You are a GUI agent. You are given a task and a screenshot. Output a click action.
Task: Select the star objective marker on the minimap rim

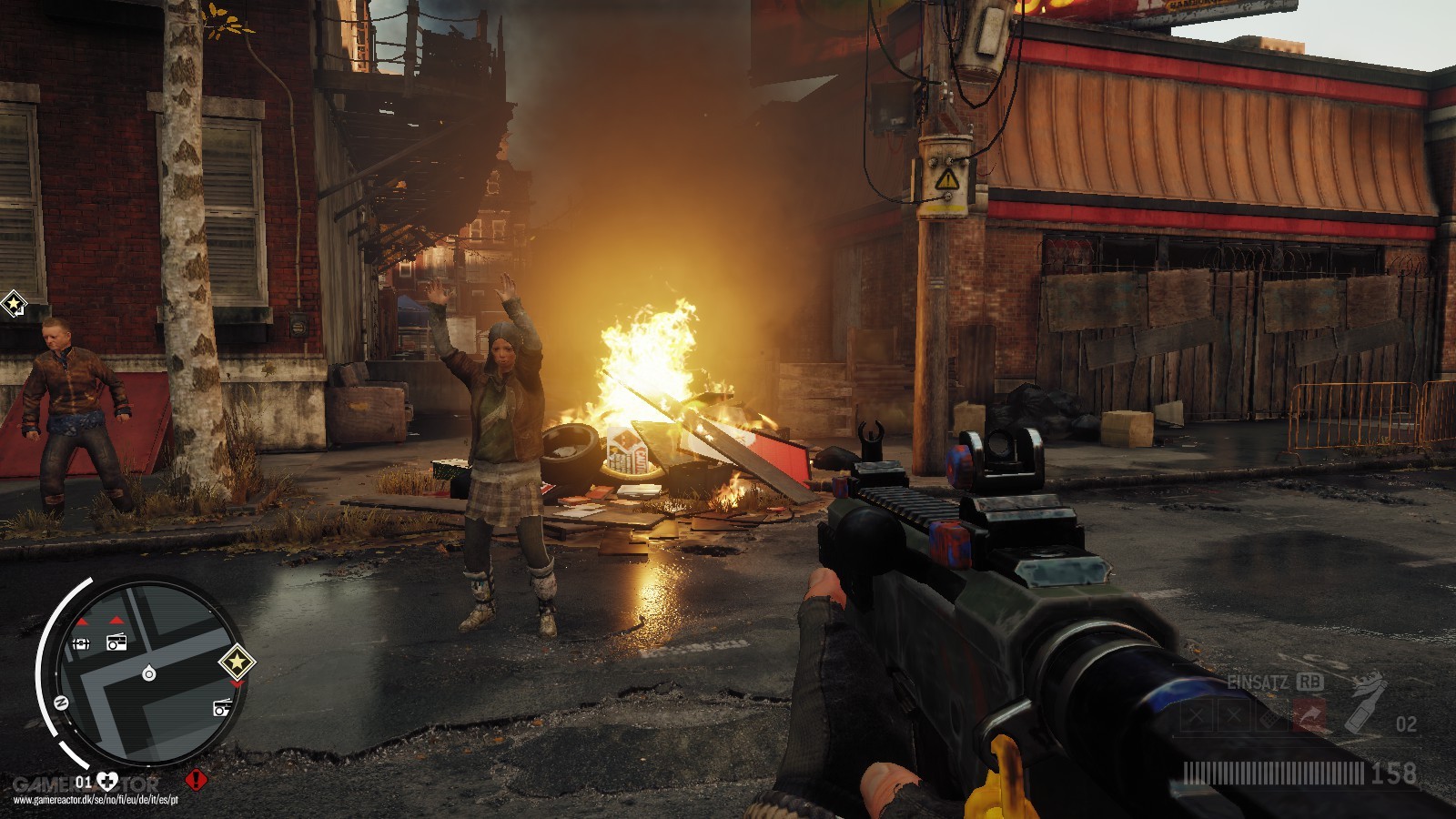(237, 662)
